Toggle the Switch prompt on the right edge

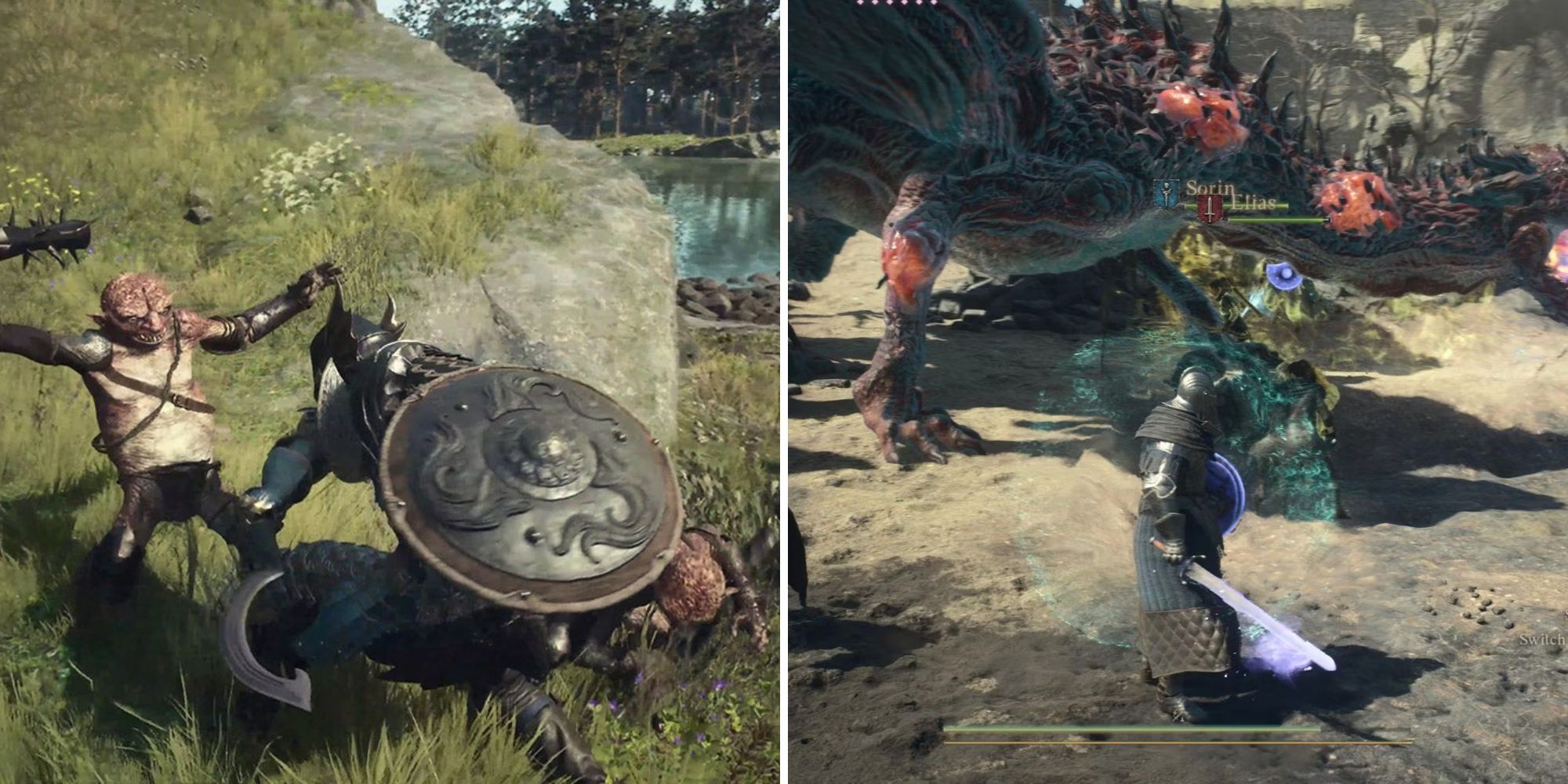pos(1542,639)
